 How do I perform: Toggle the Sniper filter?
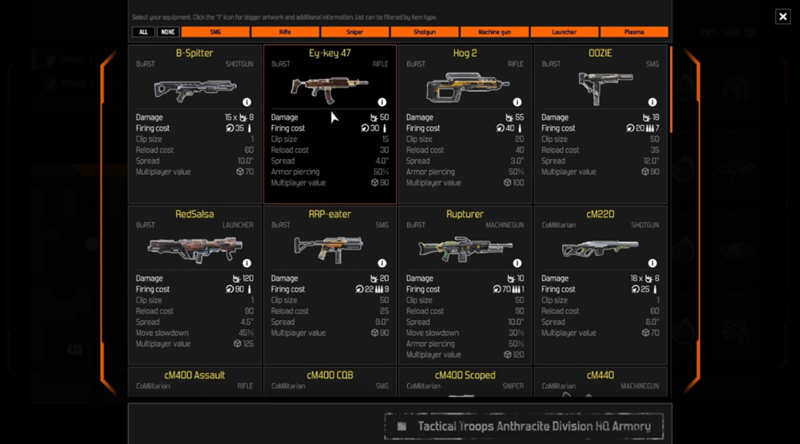tap(355, 32)
